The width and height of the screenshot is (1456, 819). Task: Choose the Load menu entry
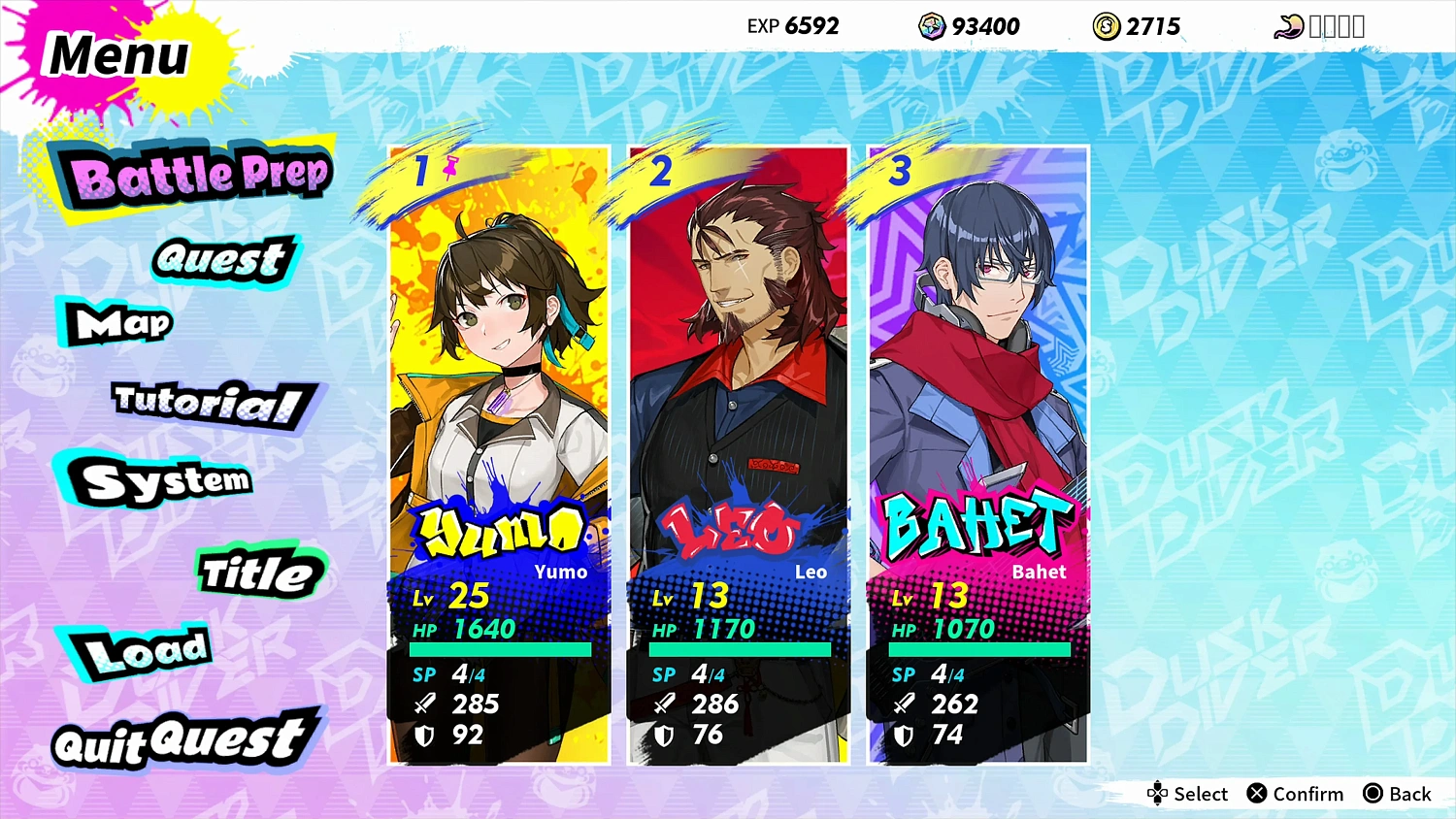pyautogui.click(x=146, y=652)
